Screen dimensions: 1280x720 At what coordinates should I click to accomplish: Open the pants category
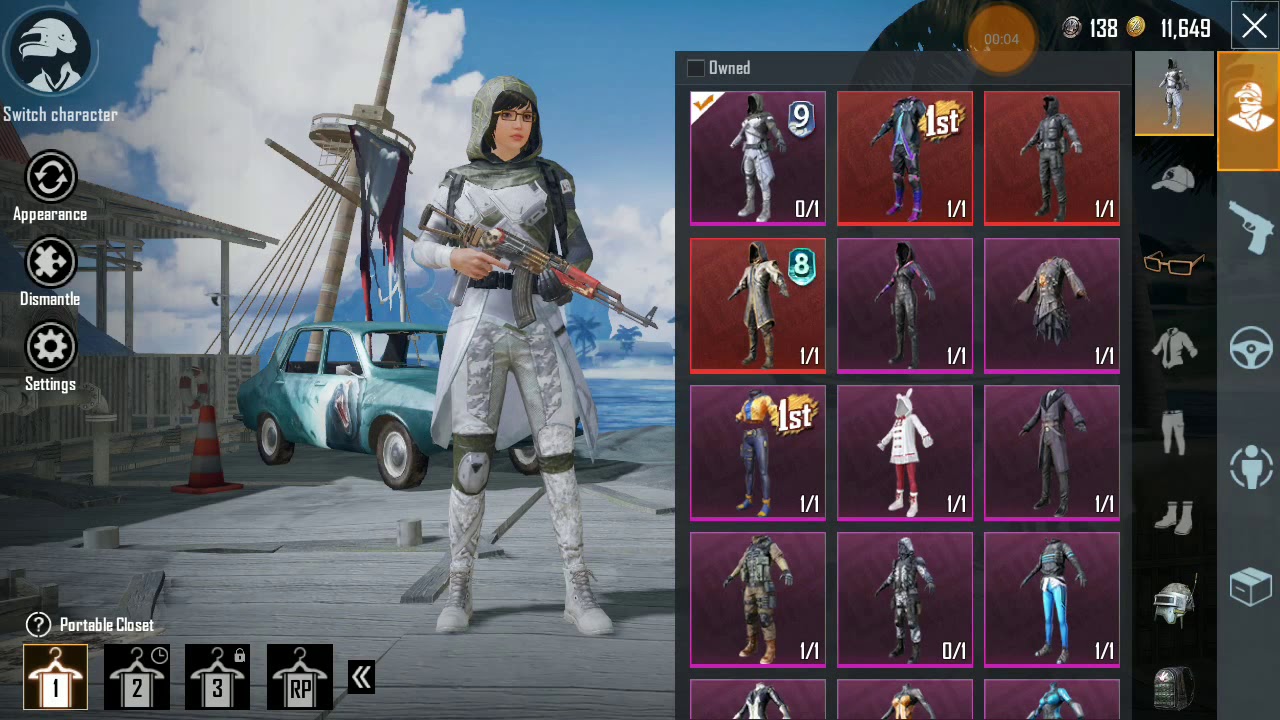pos(1174,430)
